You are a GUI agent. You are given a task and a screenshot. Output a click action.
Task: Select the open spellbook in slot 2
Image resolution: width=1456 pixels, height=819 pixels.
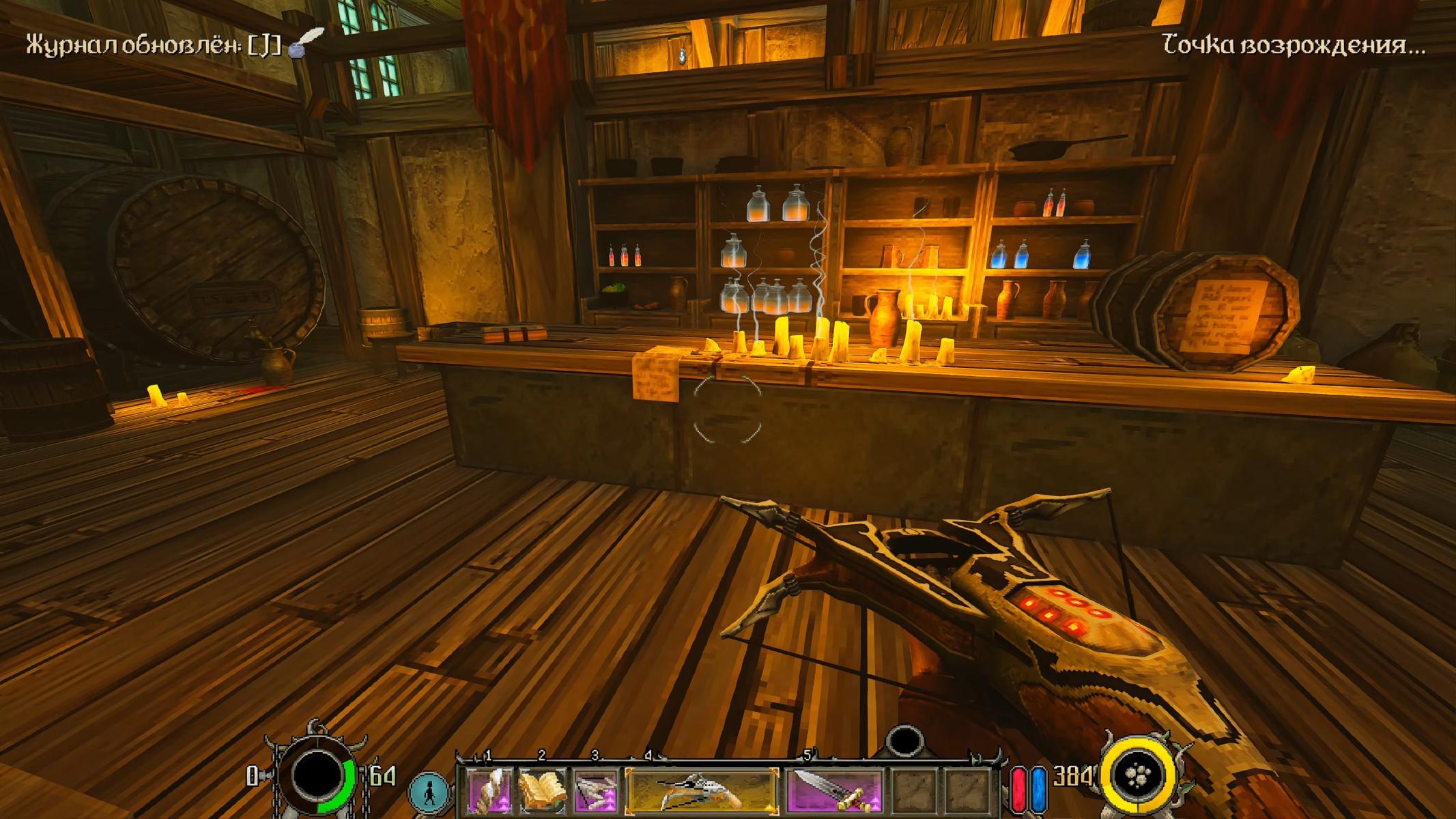pos(542,790)
